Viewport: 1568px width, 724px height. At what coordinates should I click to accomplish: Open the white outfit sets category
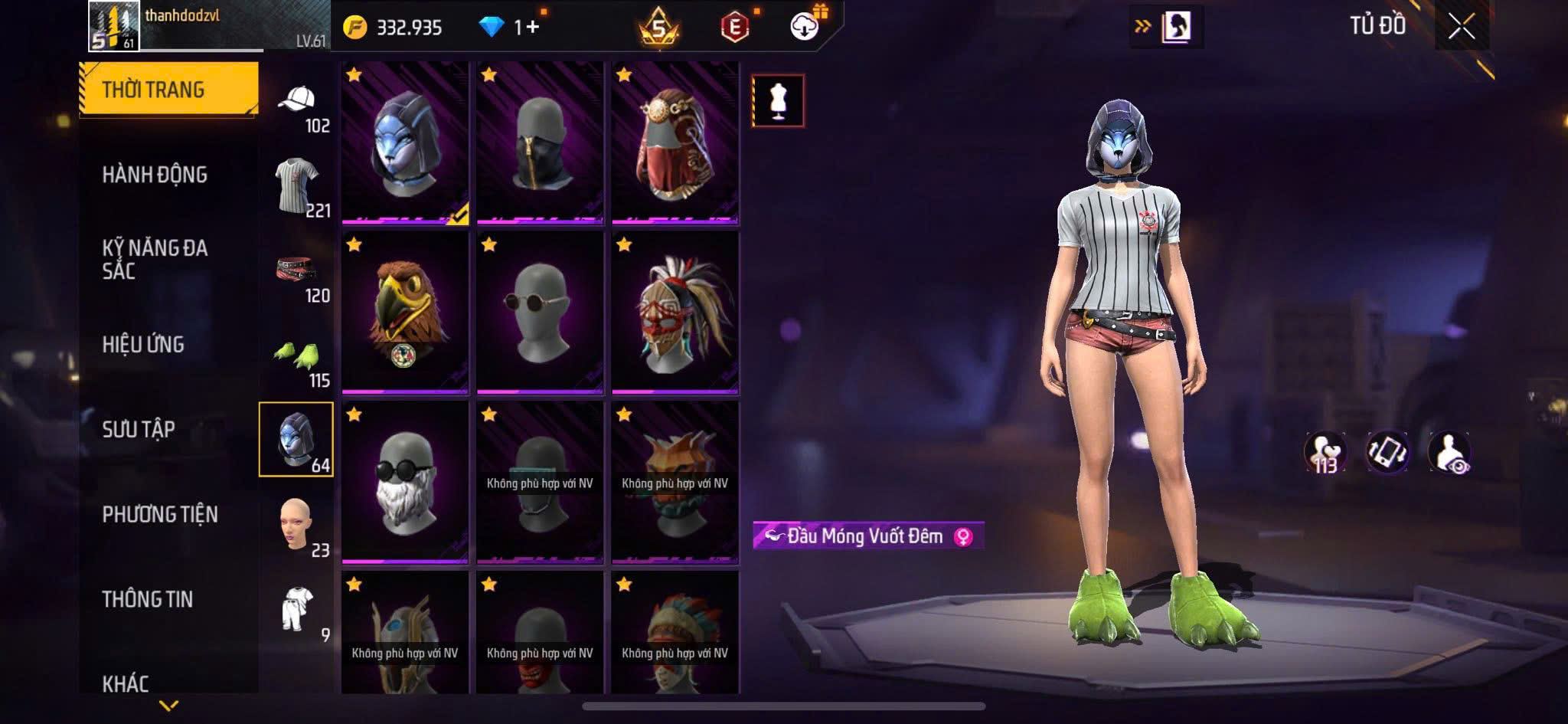(x=297, y=609)
